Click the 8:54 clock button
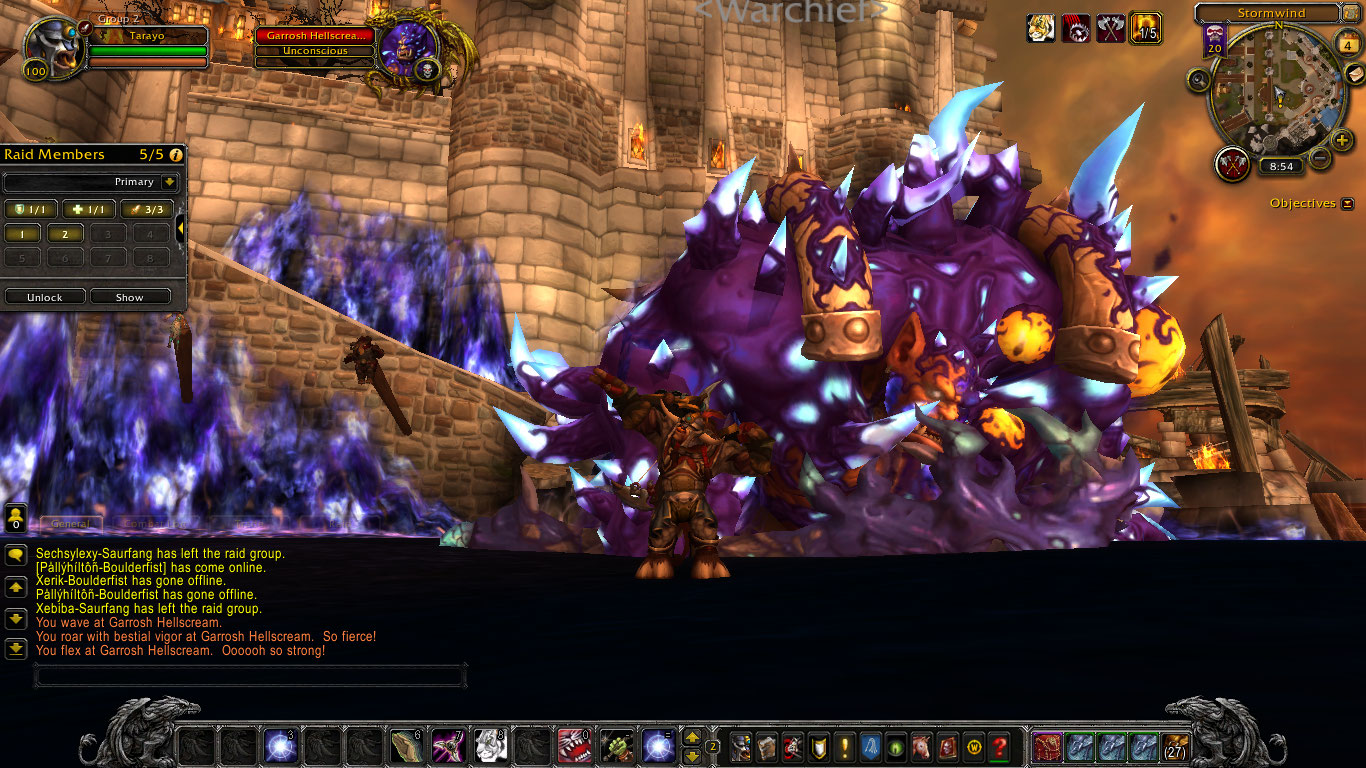Screen dimensions: 1366x768 [x=1280, y=166]
